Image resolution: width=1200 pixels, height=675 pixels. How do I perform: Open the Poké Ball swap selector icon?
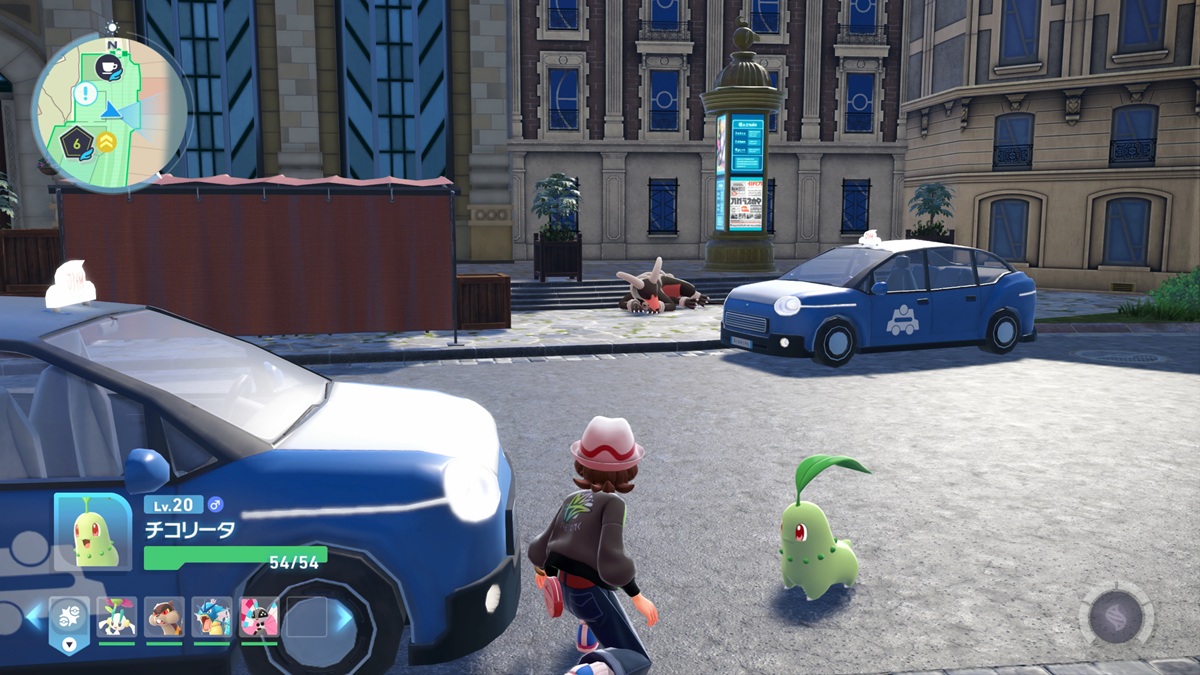(69, 618)
